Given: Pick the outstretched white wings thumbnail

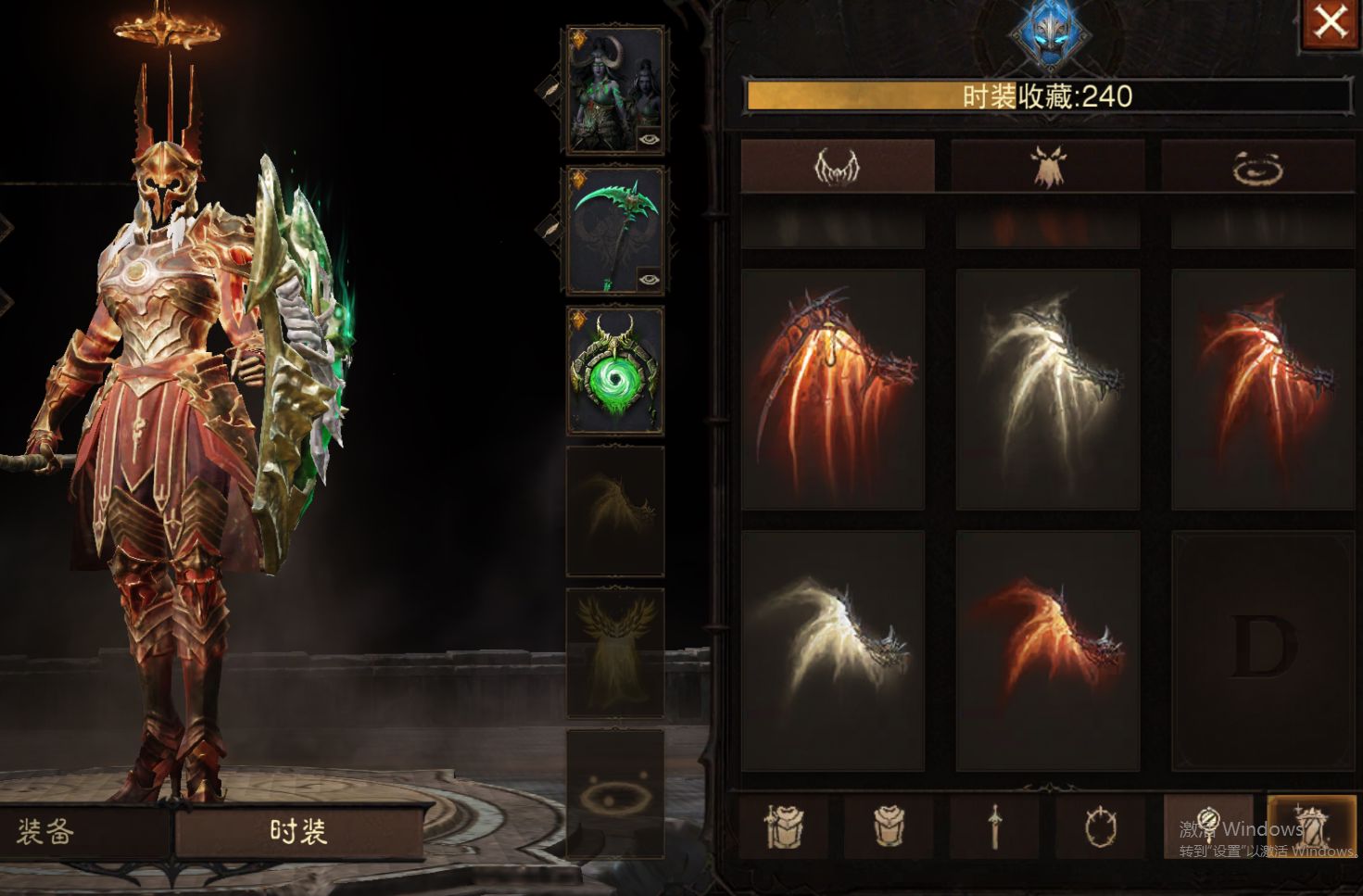Looking at the screenshot, I should (x=832, y=650).
